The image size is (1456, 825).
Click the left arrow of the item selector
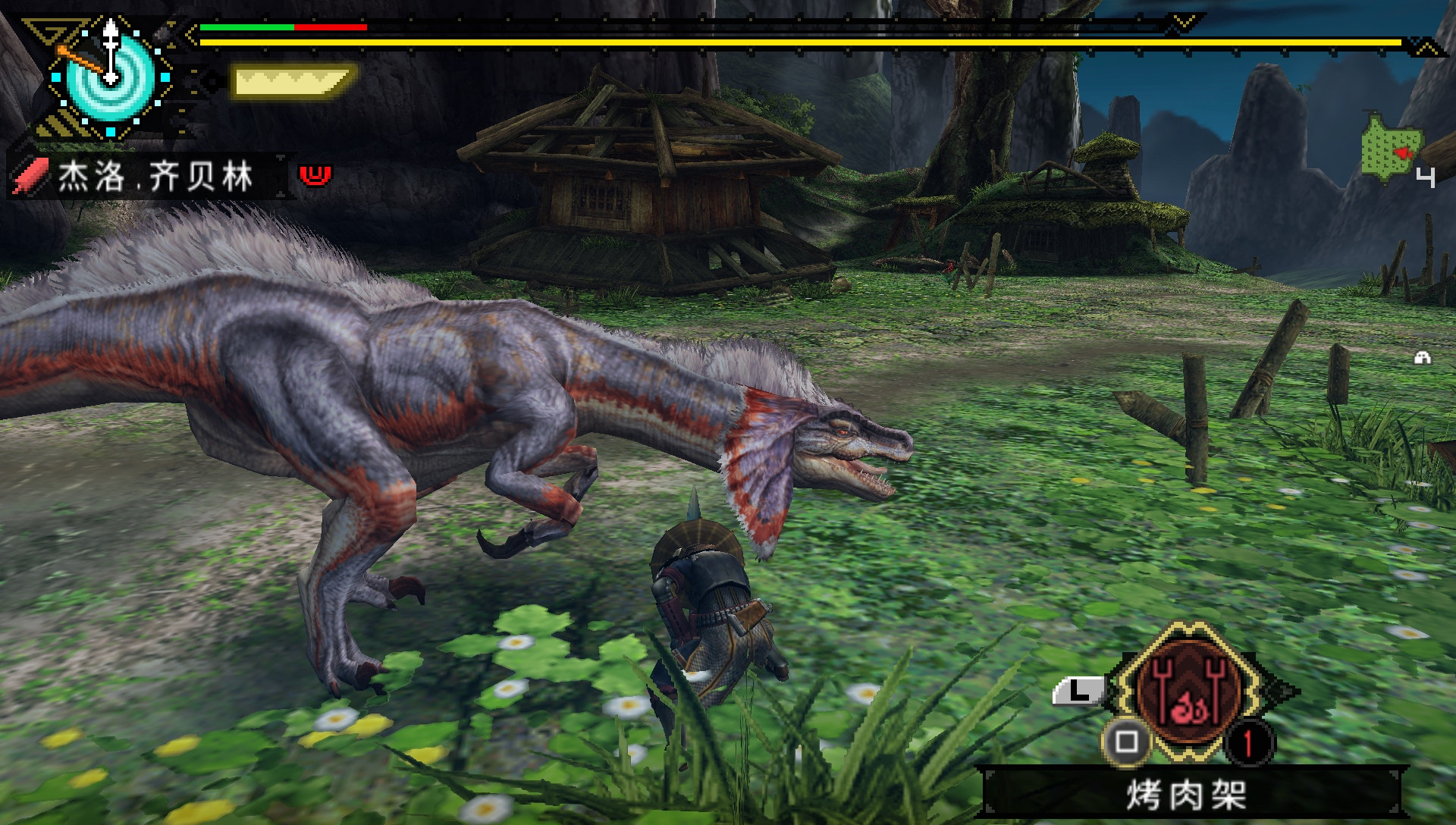coord(1109,688)
